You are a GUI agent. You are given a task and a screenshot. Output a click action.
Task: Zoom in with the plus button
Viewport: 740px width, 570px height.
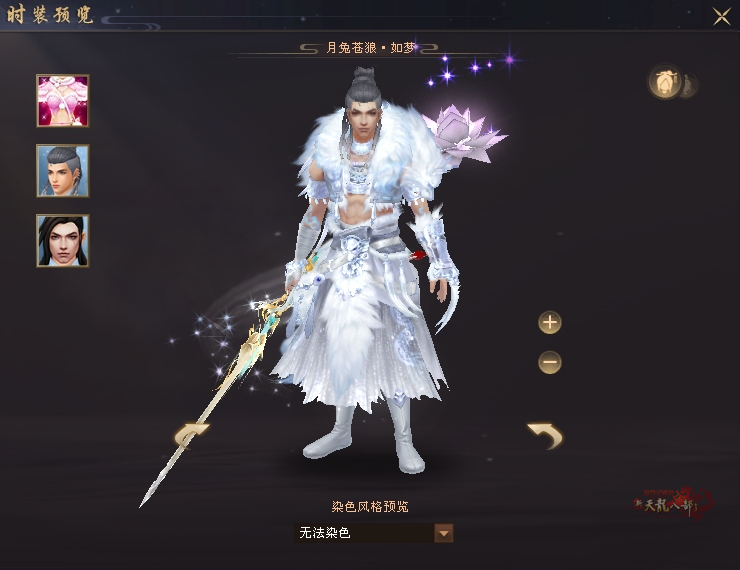tap(550, 323)
